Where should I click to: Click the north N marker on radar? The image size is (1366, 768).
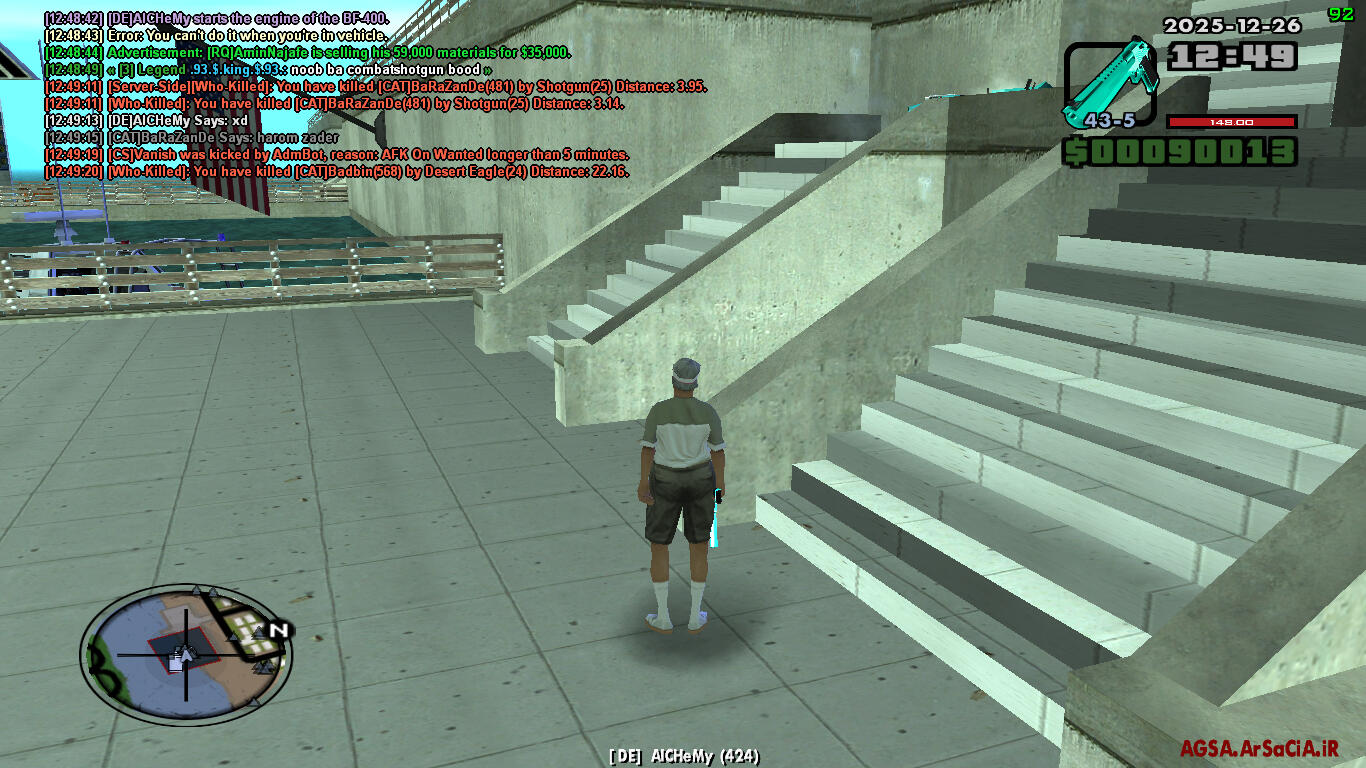[279, 630]
